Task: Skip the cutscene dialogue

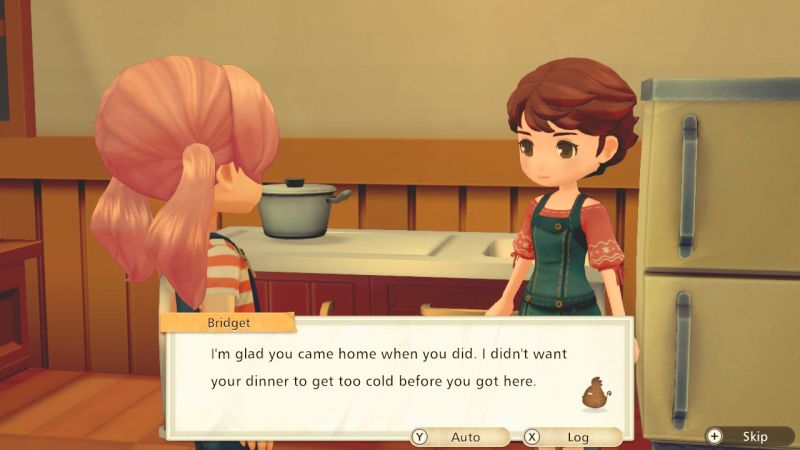Action: click(745, 436)
